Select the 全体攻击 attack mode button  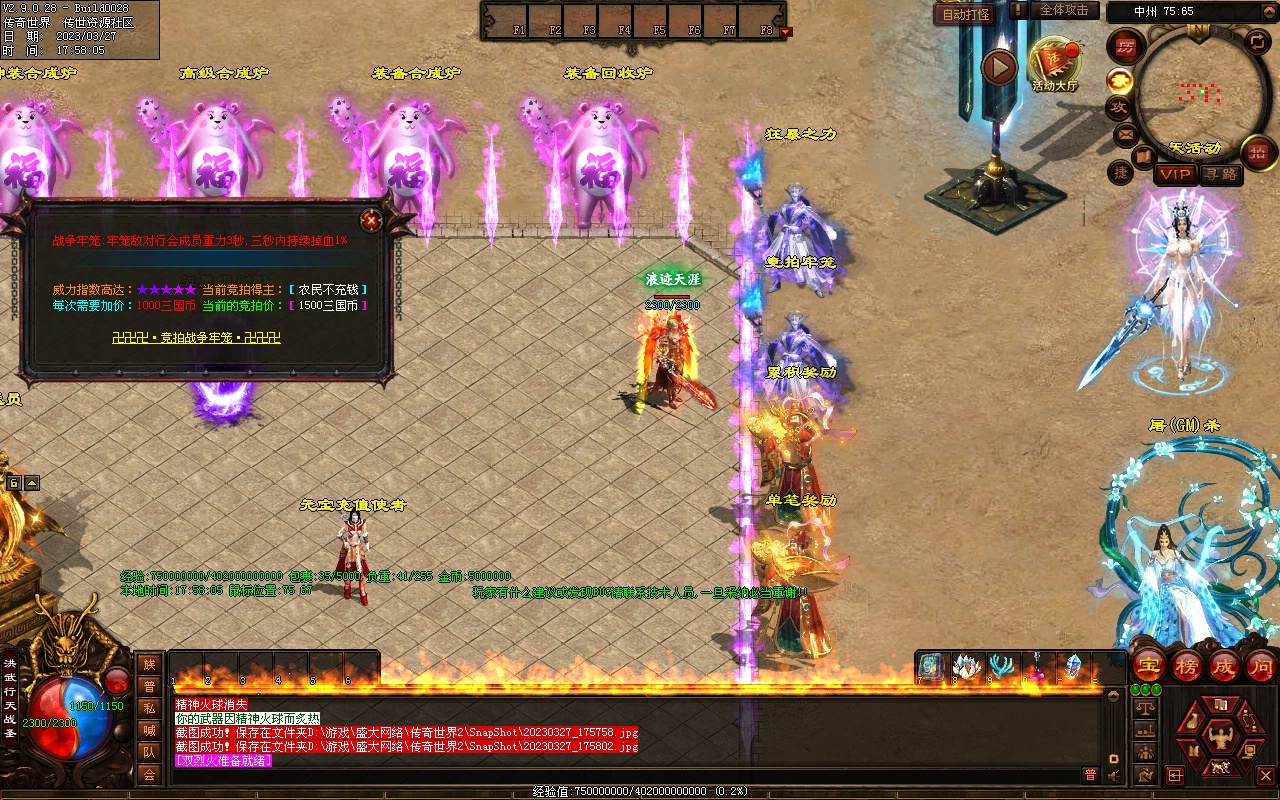point(1064,10)
